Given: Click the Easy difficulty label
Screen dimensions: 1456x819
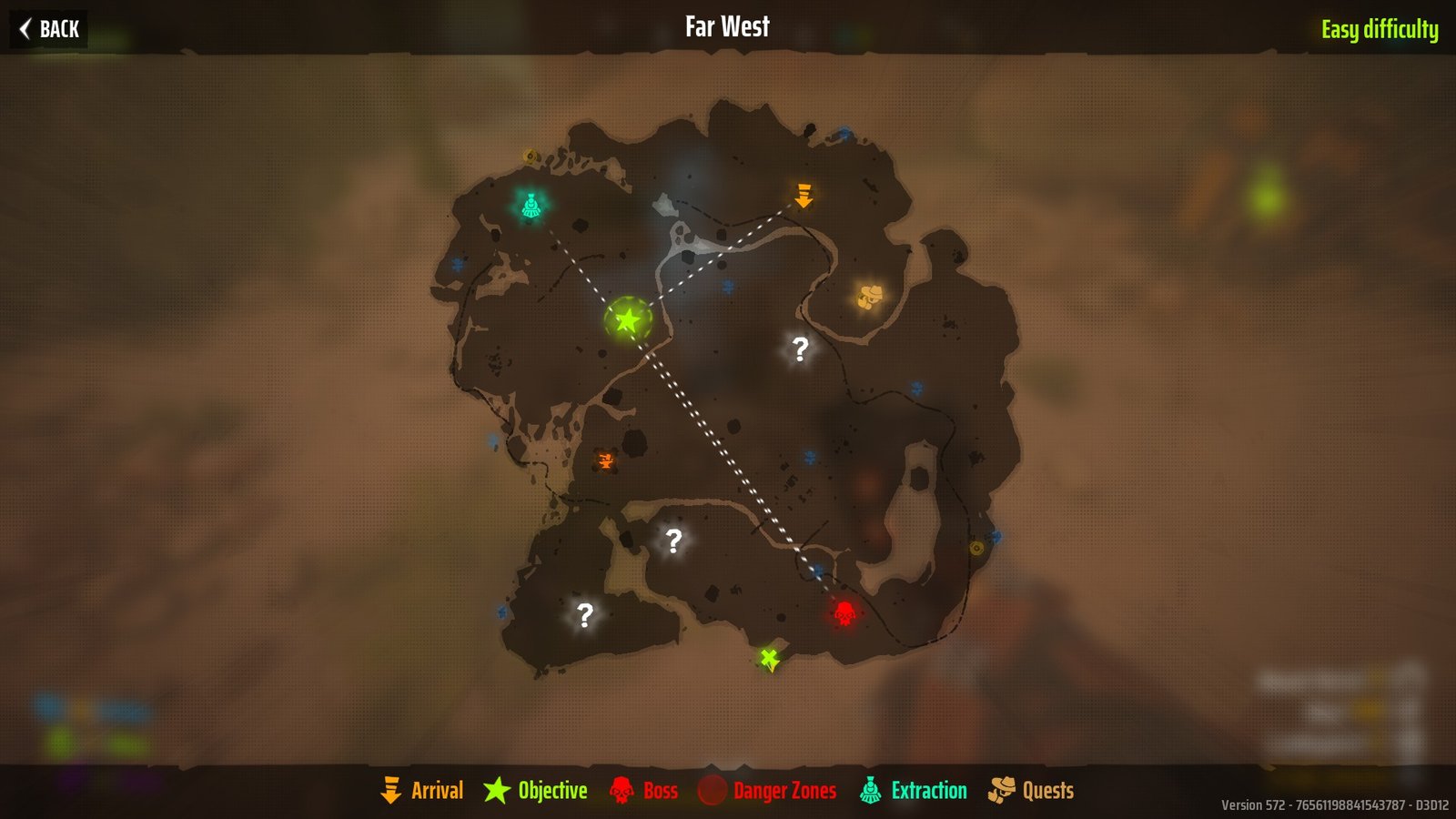Looking at the screenshot, I should (x=1380, y=28).
